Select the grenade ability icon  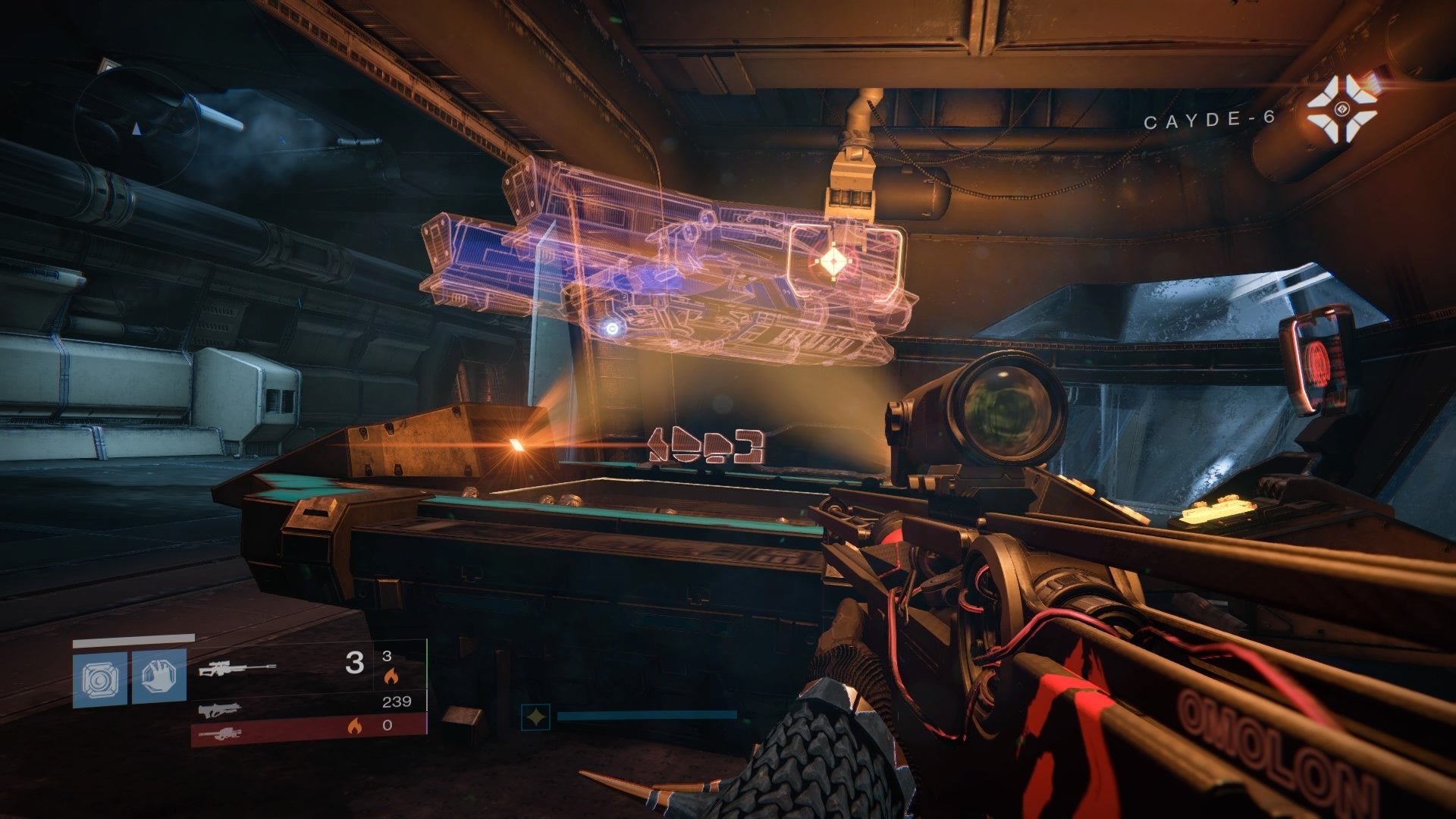point(100,677)
